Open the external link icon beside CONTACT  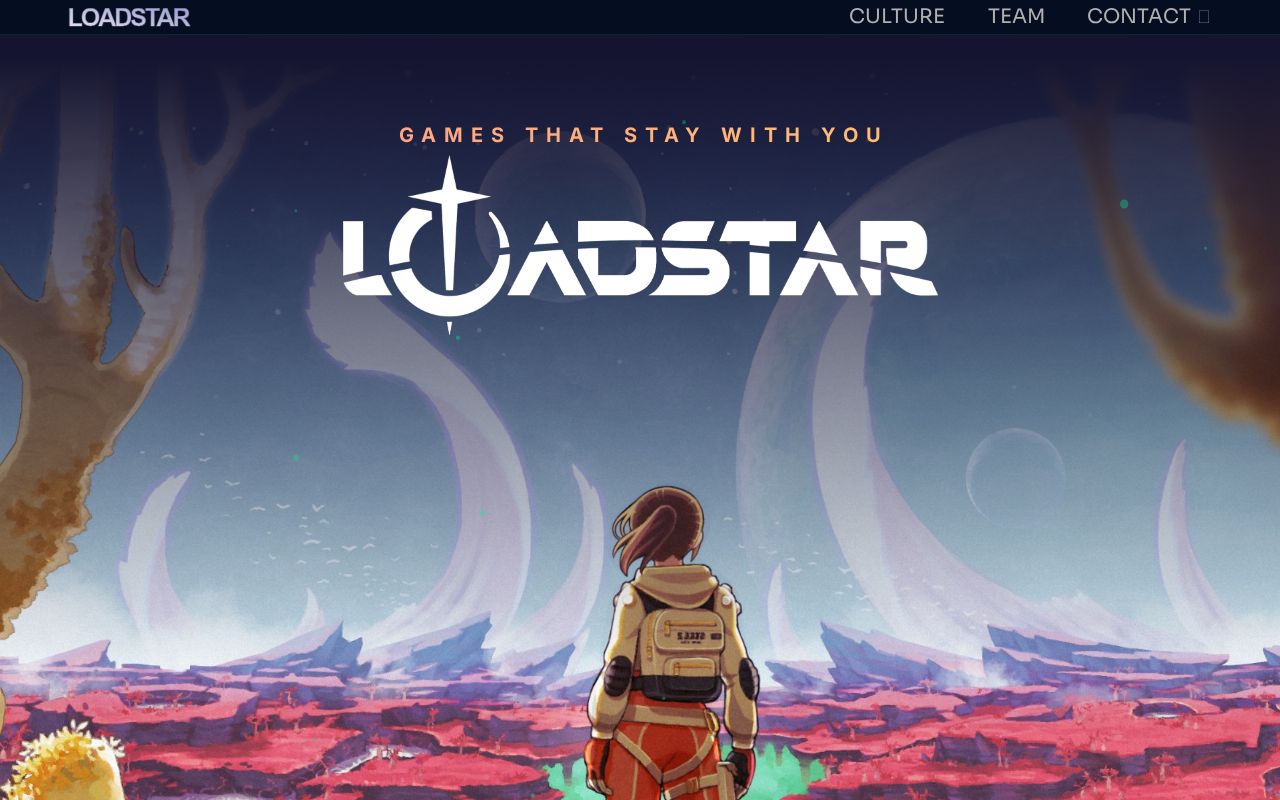1203,16
